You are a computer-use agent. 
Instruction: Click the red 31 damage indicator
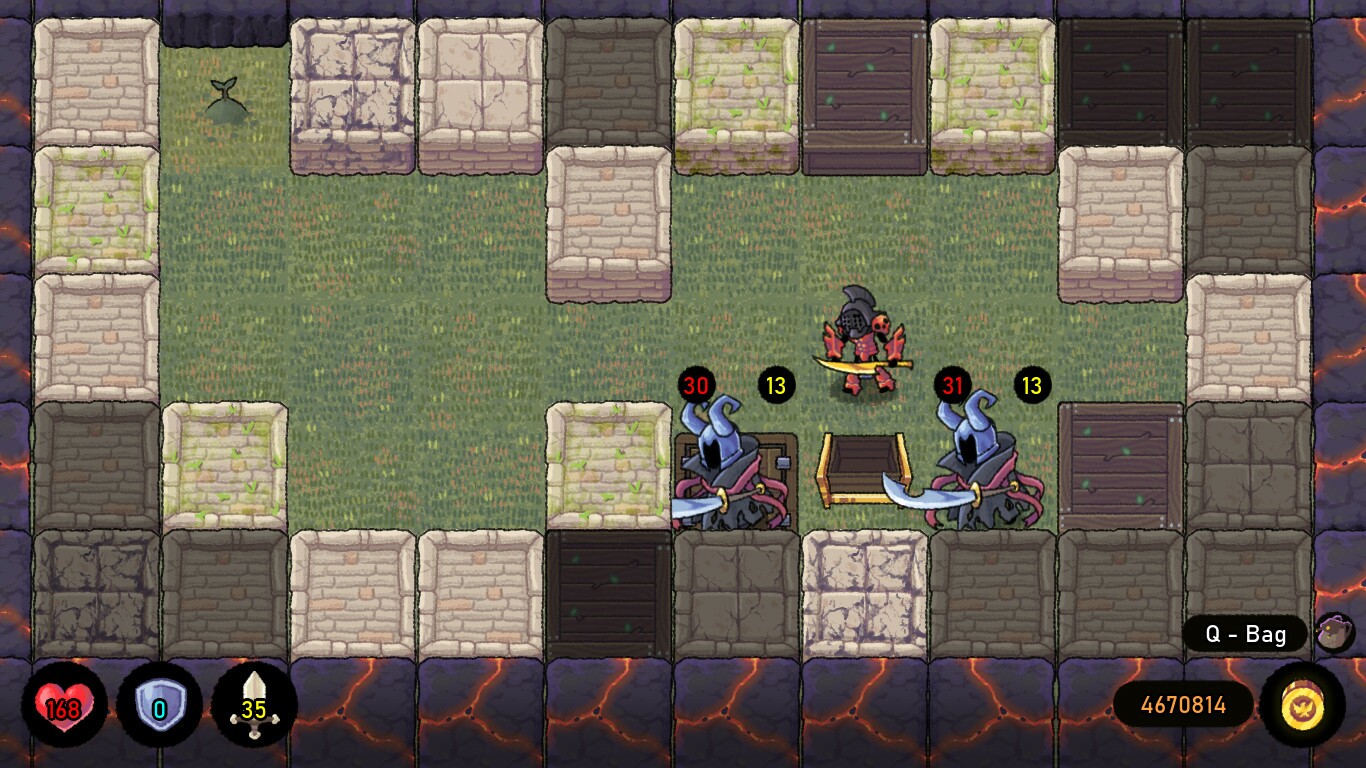point(954,383)
